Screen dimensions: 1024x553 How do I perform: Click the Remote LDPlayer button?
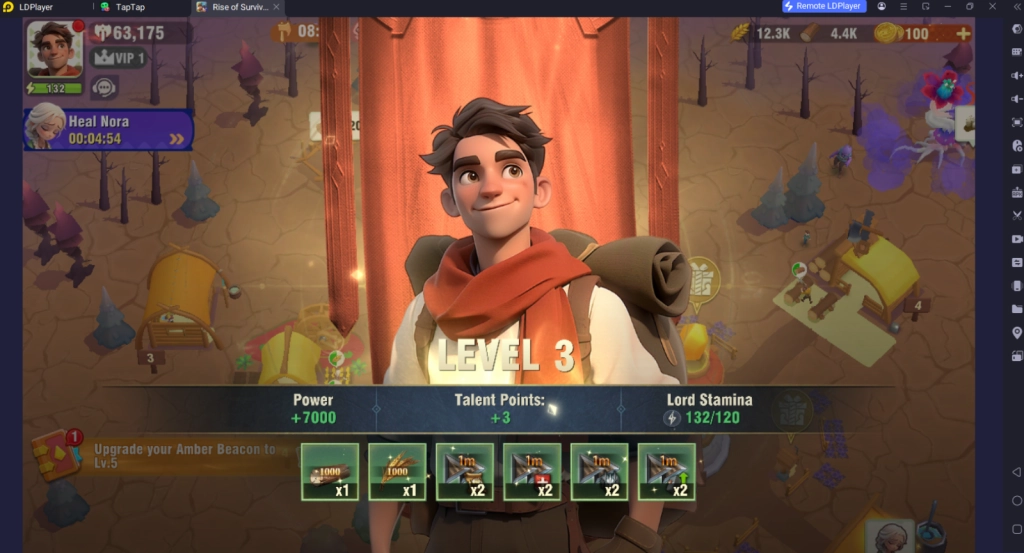(825, 6)
